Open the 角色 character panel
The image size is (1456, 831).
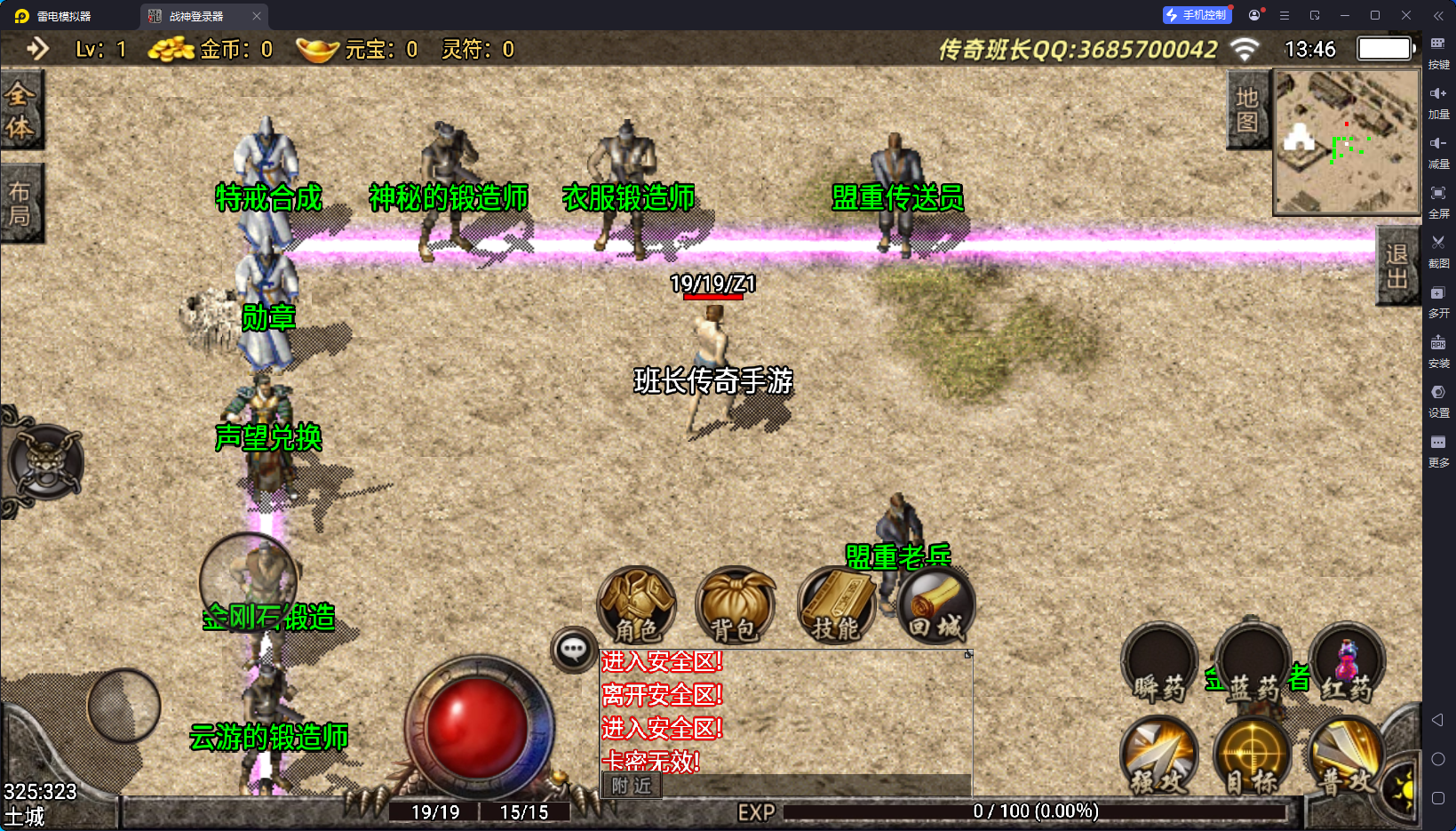tap(637, 605)
